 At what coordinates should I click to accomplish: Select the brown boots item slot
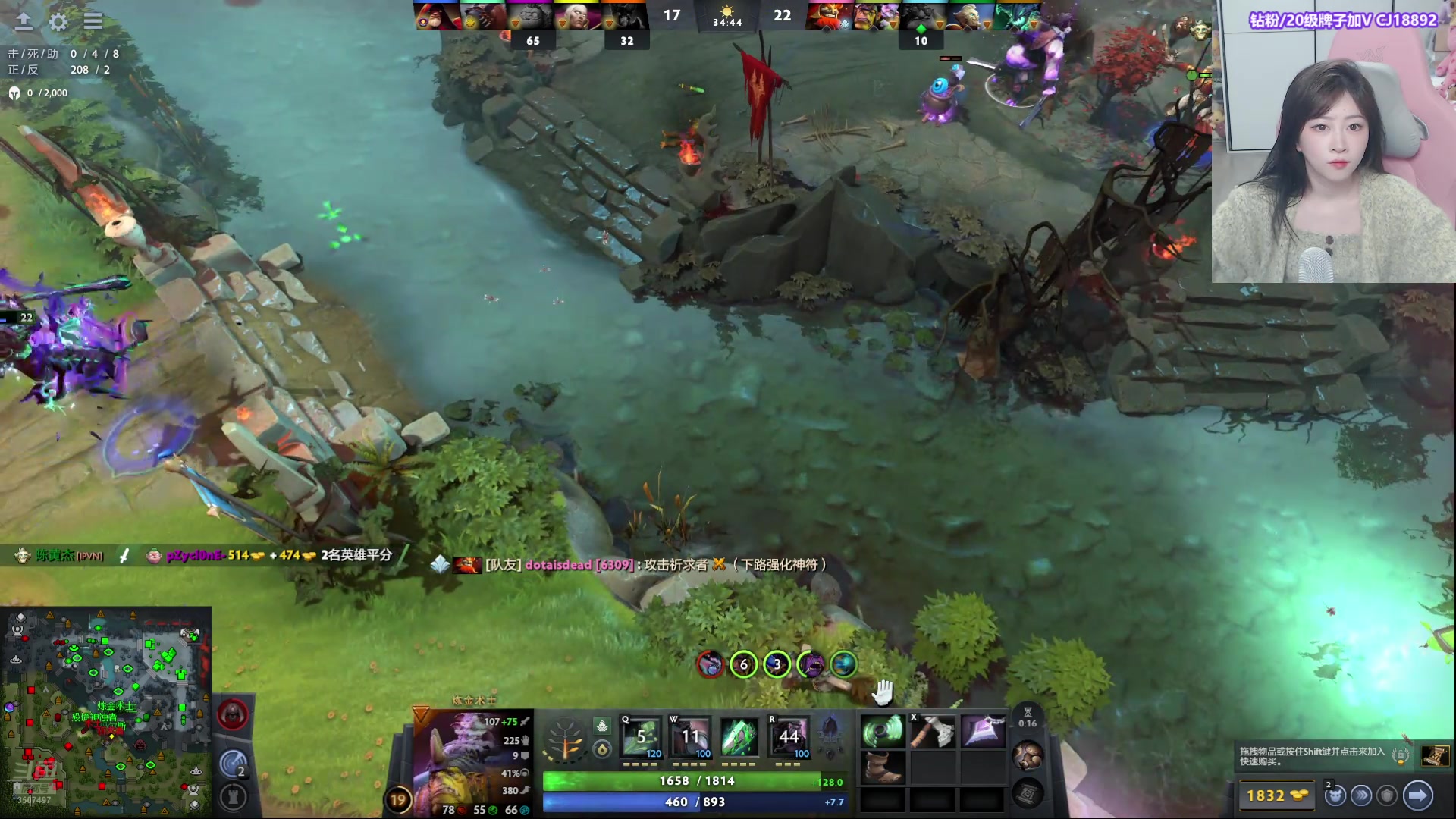click(x=883, y=766)
